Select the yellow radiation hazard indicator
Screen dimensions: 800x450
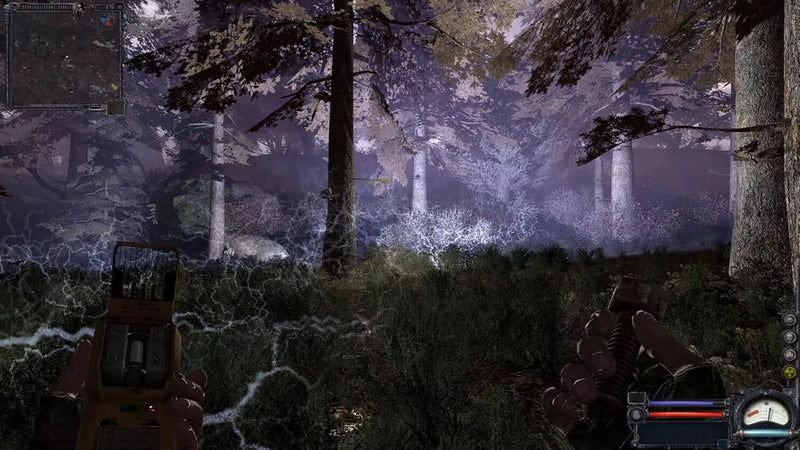pyautogui.click(x=789, y=372)
